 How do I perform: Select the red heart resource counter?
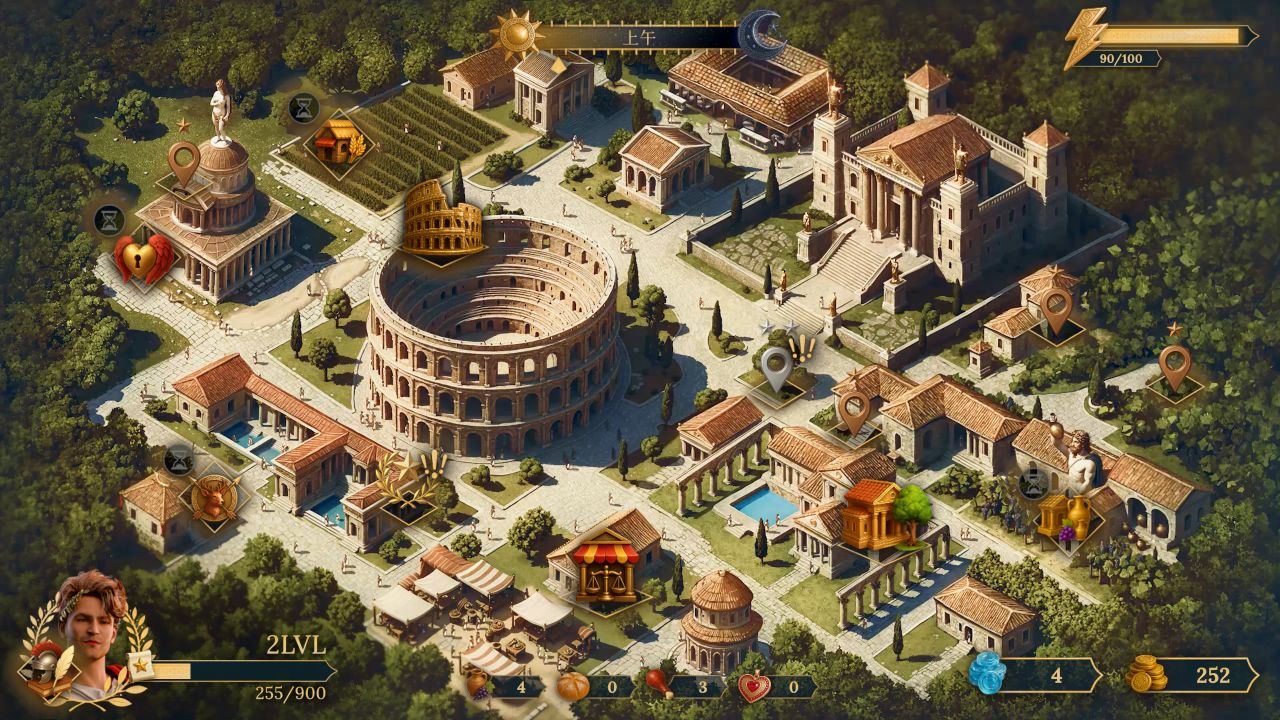click(x=777, y=687)
